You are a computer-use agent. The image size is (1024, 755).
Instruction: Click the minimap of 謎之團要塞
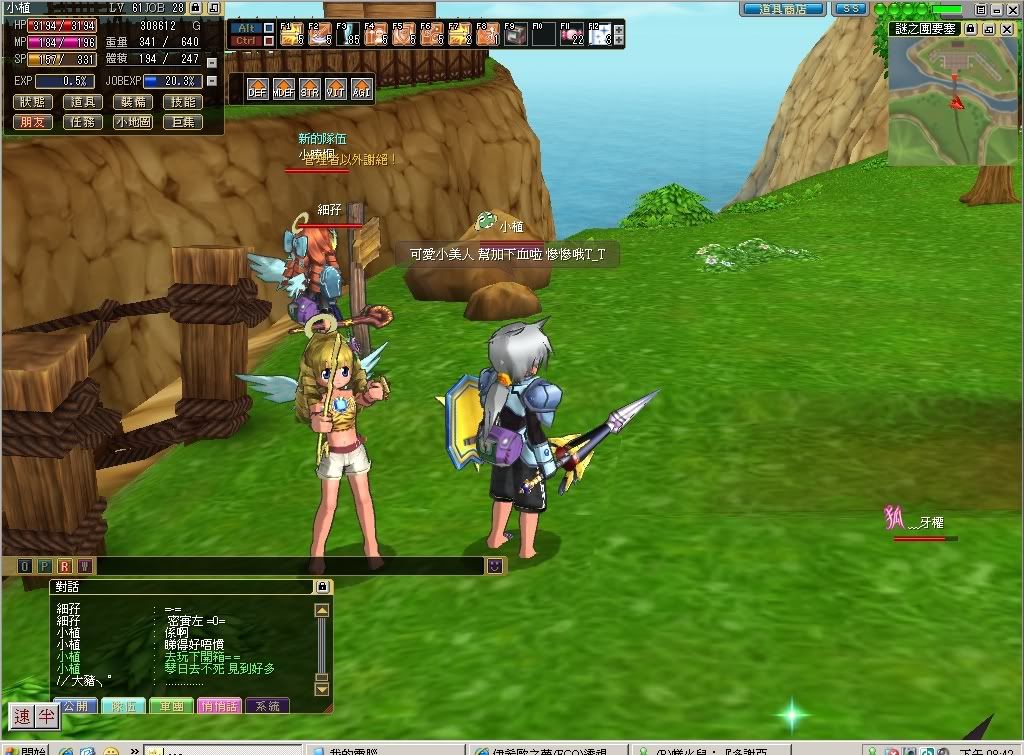coord(953,100)
